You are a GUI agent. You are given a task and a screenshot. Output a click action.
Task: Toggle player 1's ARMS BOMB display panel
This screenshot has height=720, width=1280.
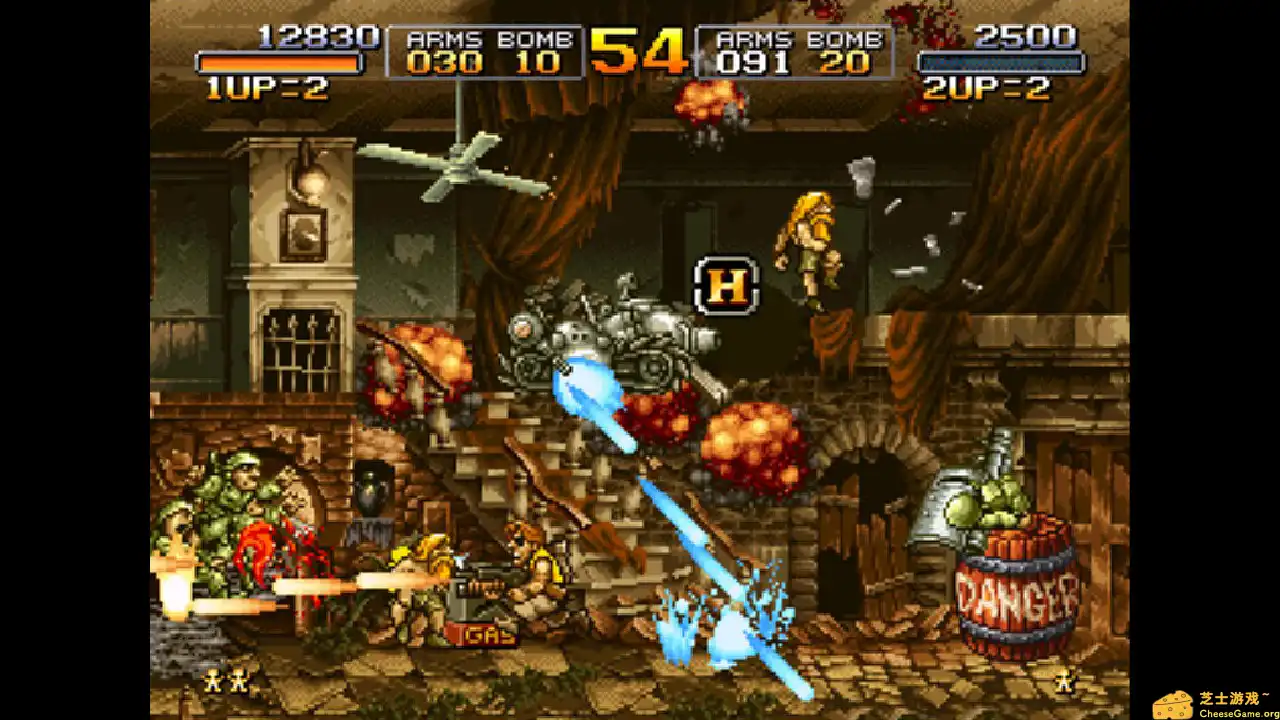pos(487,55)
